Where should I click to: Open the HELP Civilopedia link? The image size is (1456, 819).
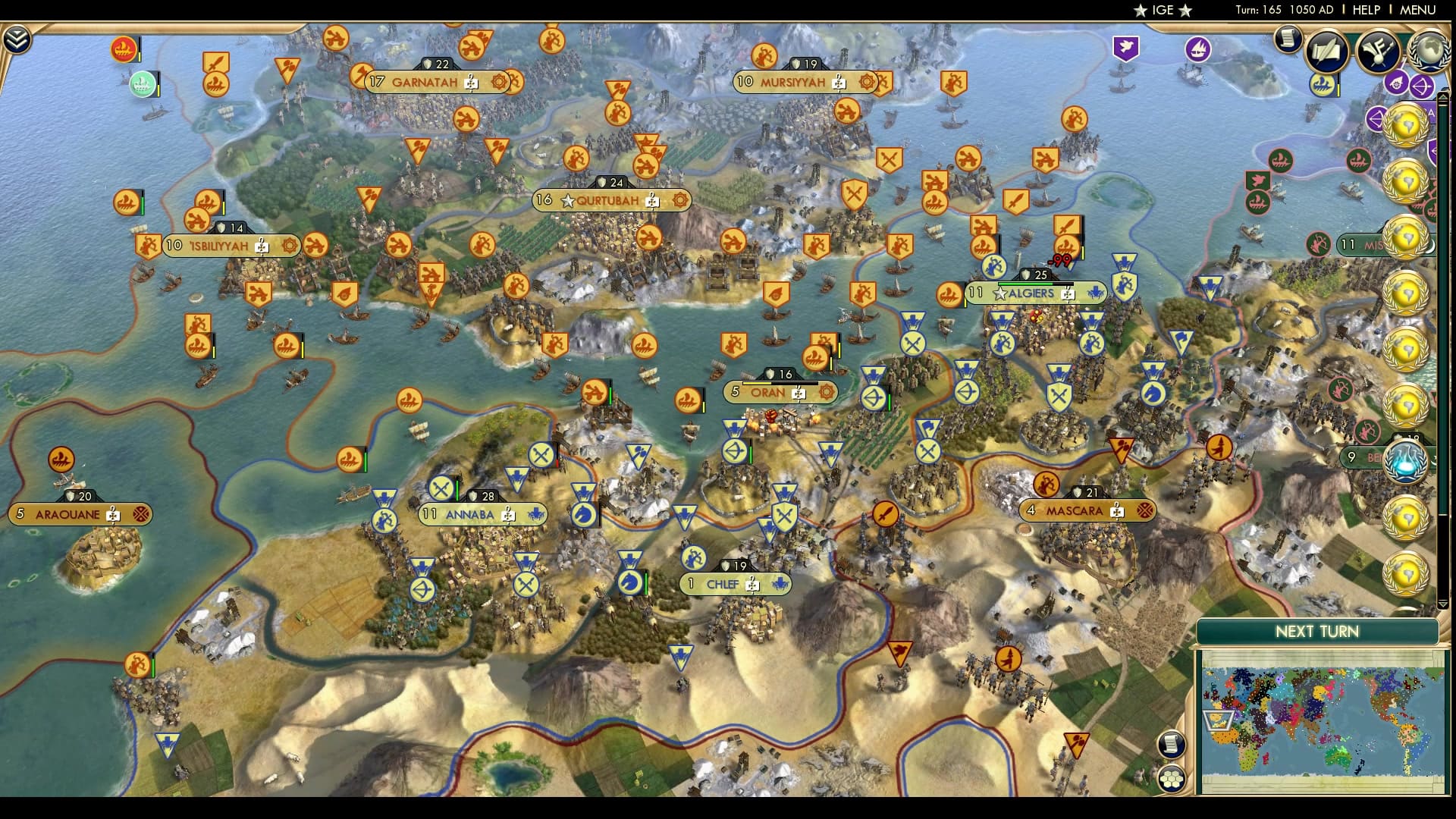[x=1366, y=10]
